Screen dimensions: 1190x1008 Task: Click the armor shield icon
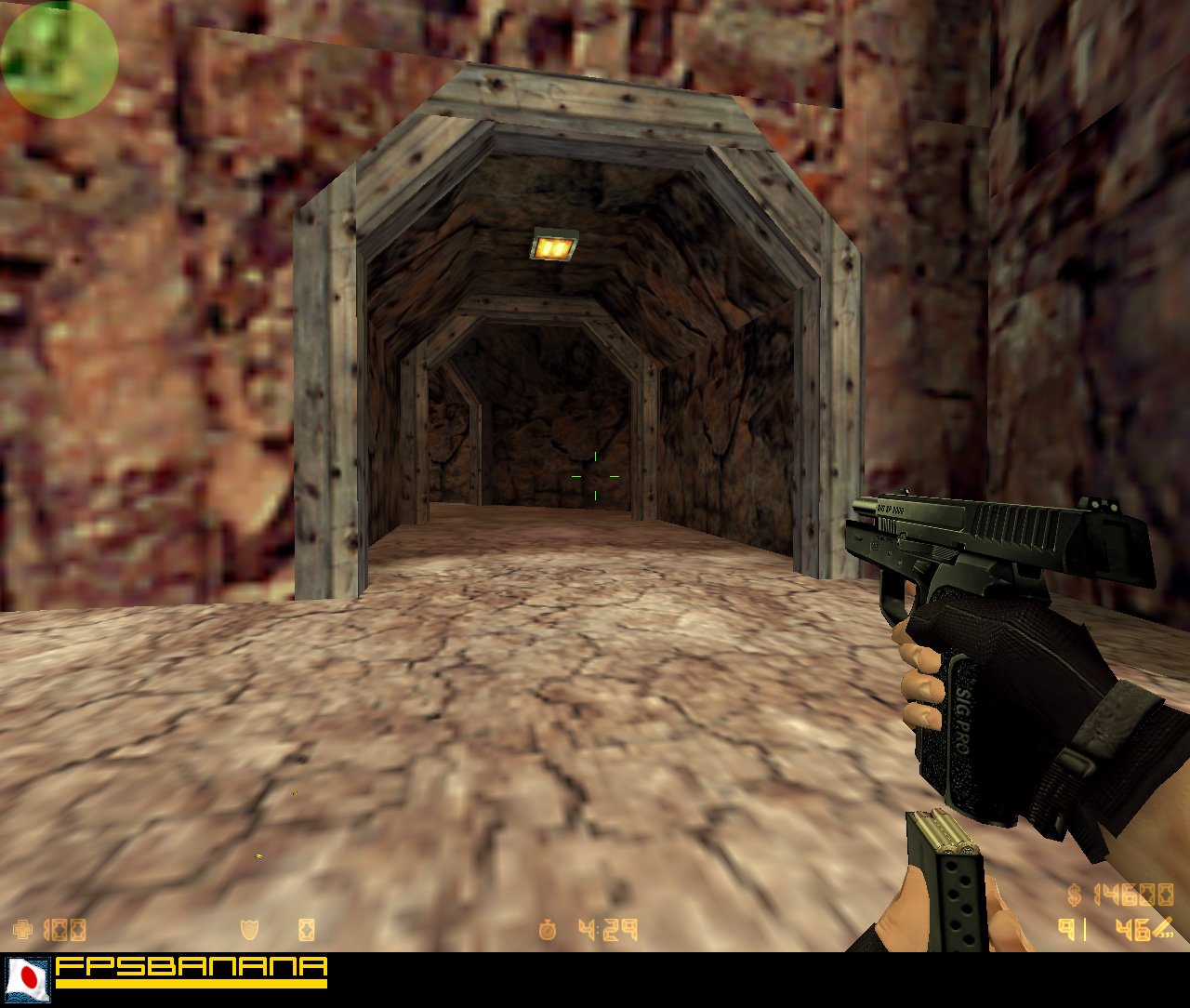click(248, 927)
